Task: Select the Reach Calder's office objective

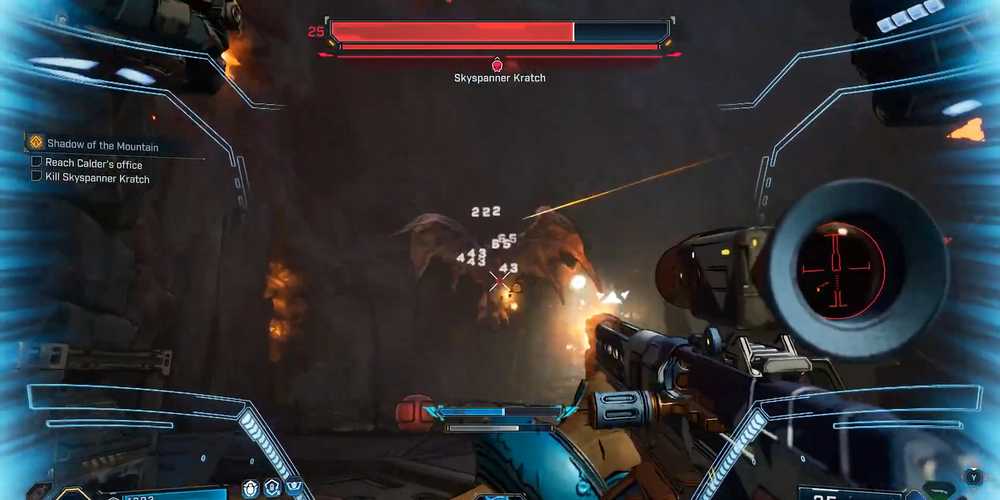Action: (x=93, y=163)
